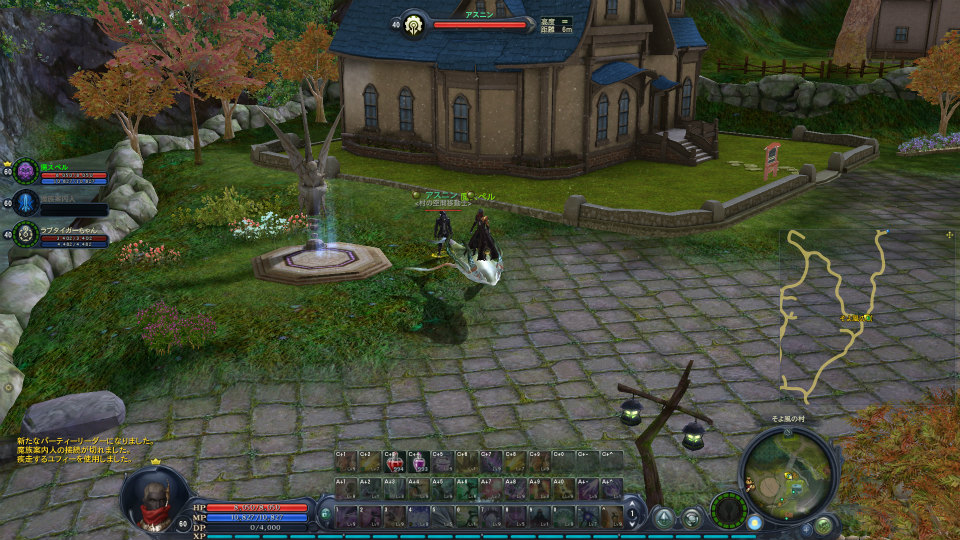Switch hotbar page with down arrow
Image resolution: width=960 pixels, height=540 pixels.
(x=633, y=524)
